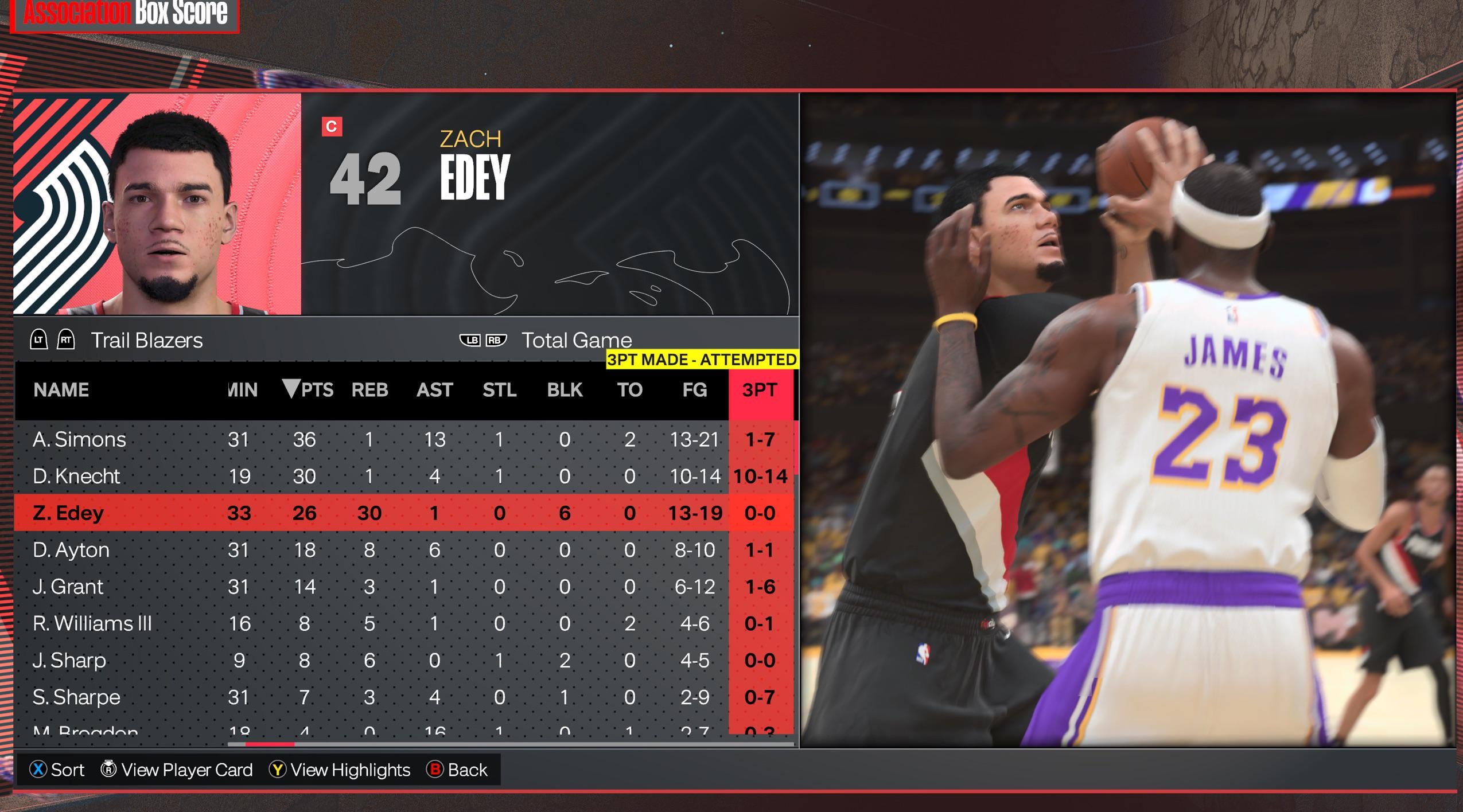The width and height of the screenshot is (1463, 812).
Task: Pick D. Ayton in the player list
Action: click(x=71, y=550)
